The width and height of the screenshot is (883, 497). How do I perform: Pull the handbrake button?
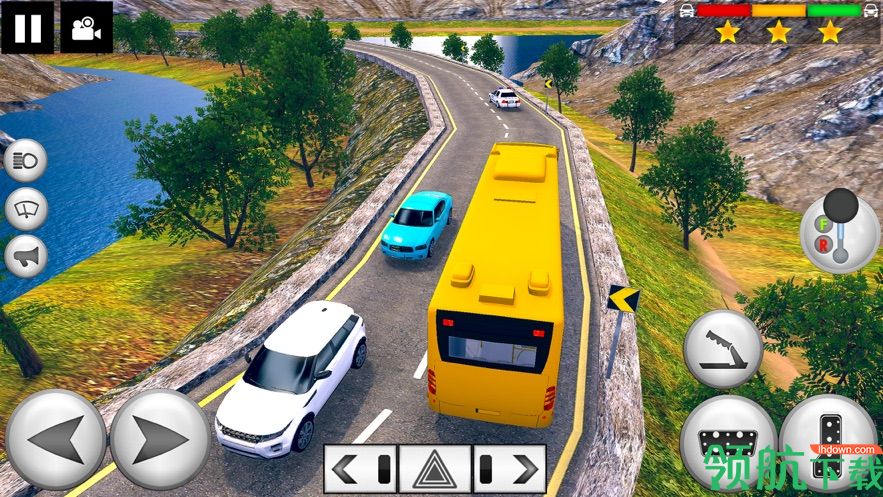tap(723, 348)
